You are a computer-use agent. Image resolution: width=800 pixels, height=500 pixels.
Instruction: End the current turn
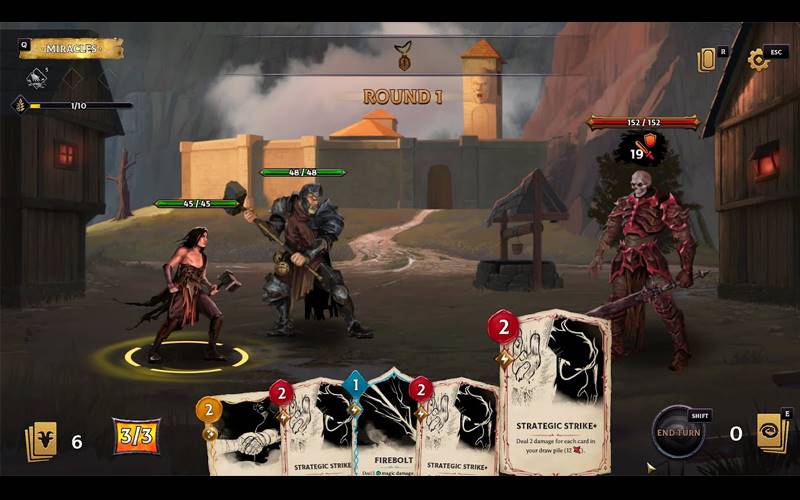click(679, 432)
